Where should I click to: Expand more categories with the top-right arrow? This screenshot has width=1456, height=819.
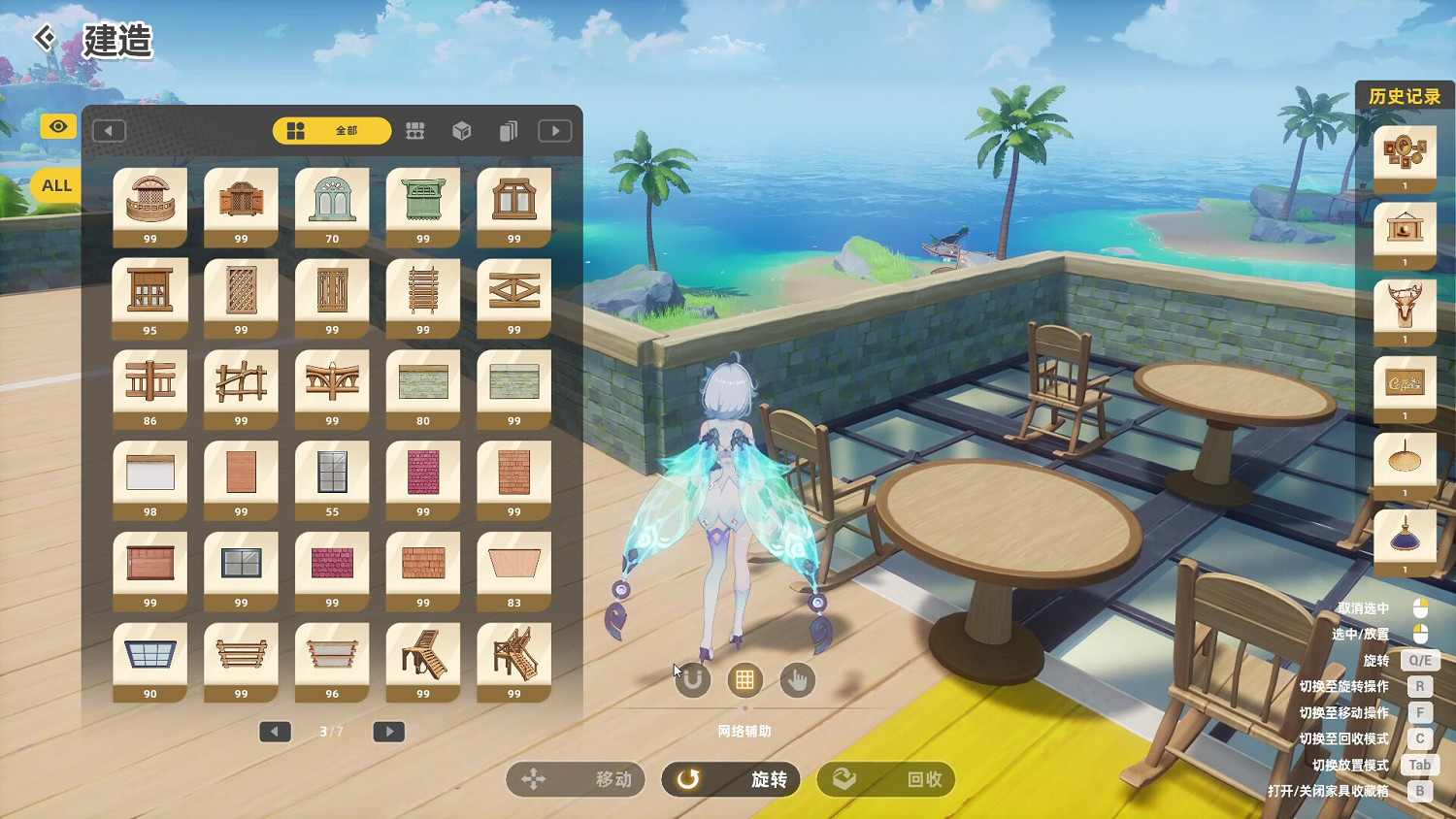tap(553, 130)
